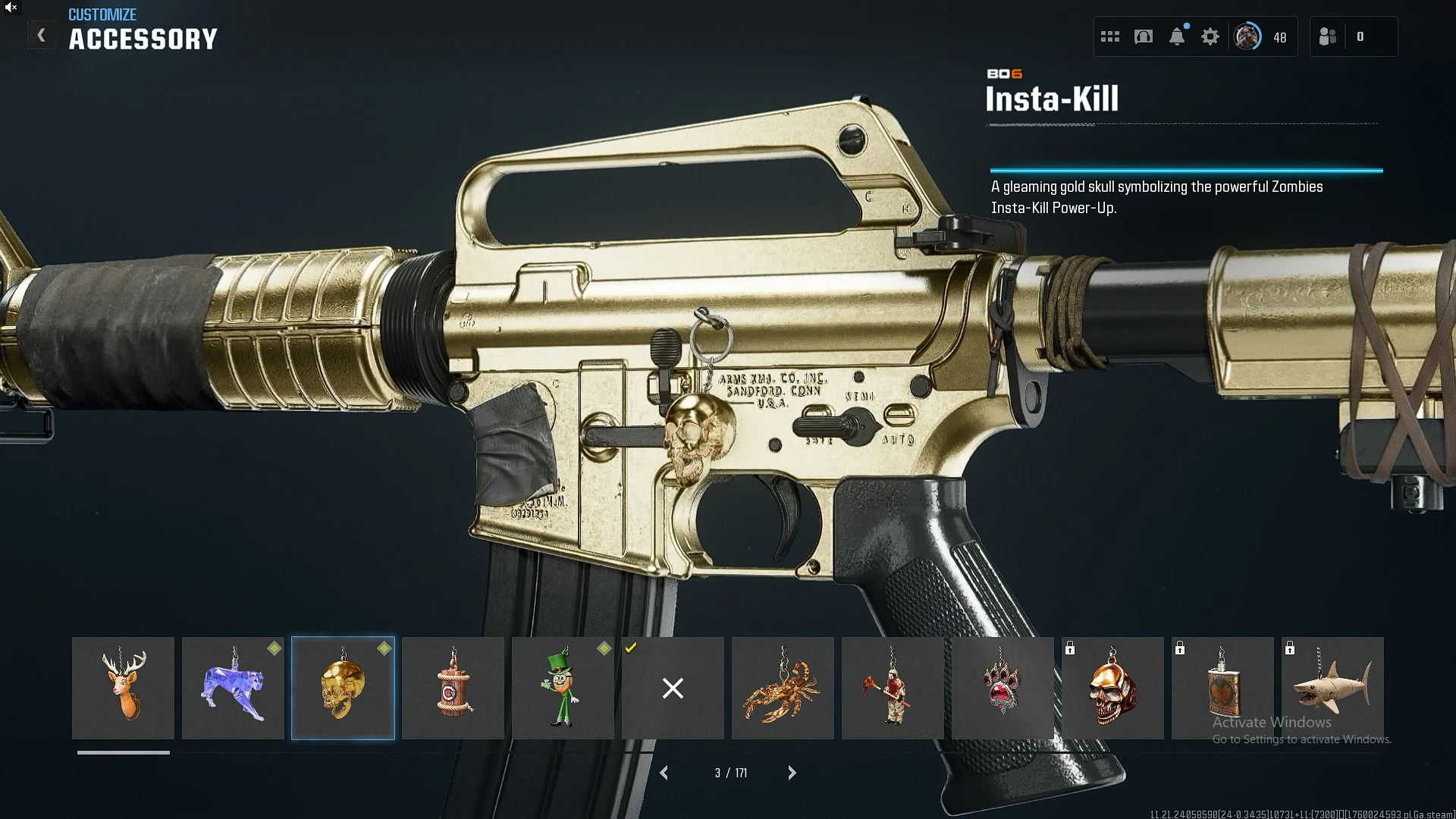1456x819 pixels.
Task: Open the grid menu icon
Action: [1110, 36]
